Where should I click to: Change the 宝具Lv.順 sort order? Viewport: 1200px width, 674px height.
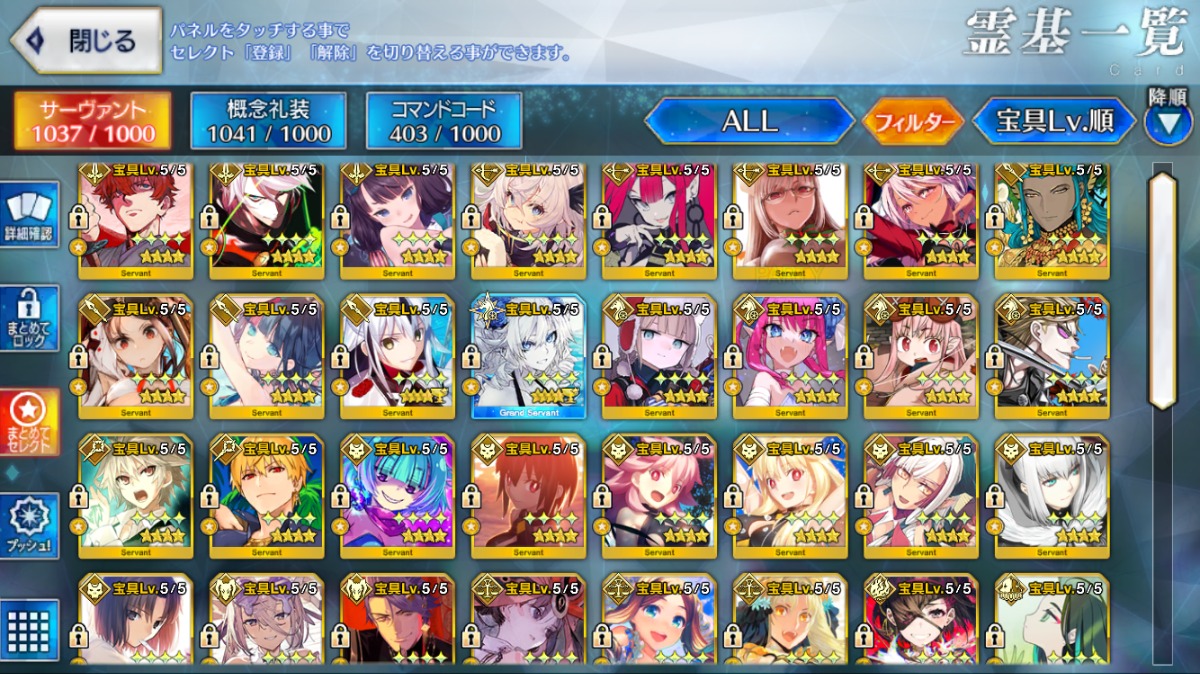(x=1055, y=122)
